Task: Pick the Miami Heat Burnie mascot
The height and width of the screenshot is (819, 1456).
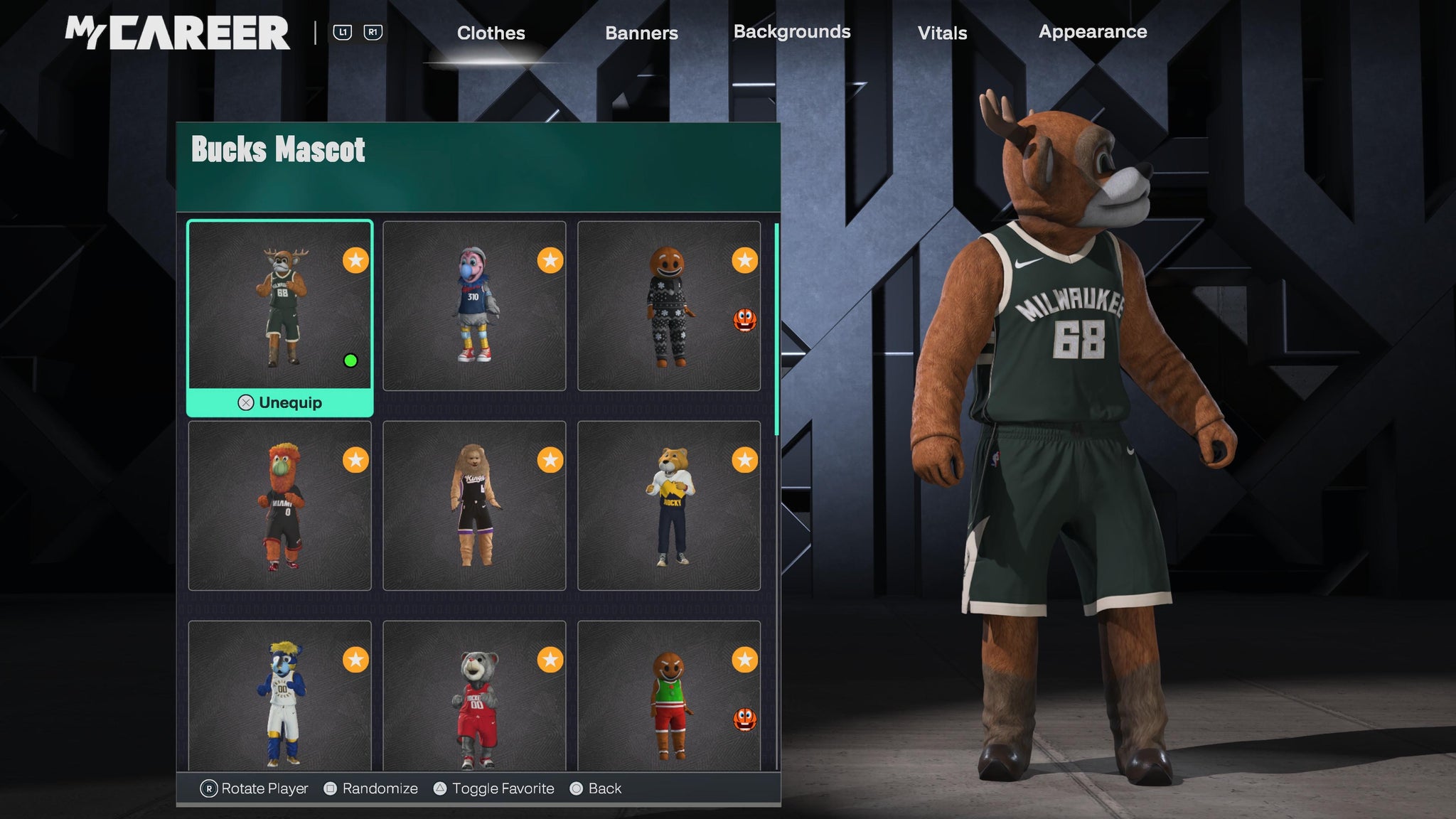Action: coord(280,505)
